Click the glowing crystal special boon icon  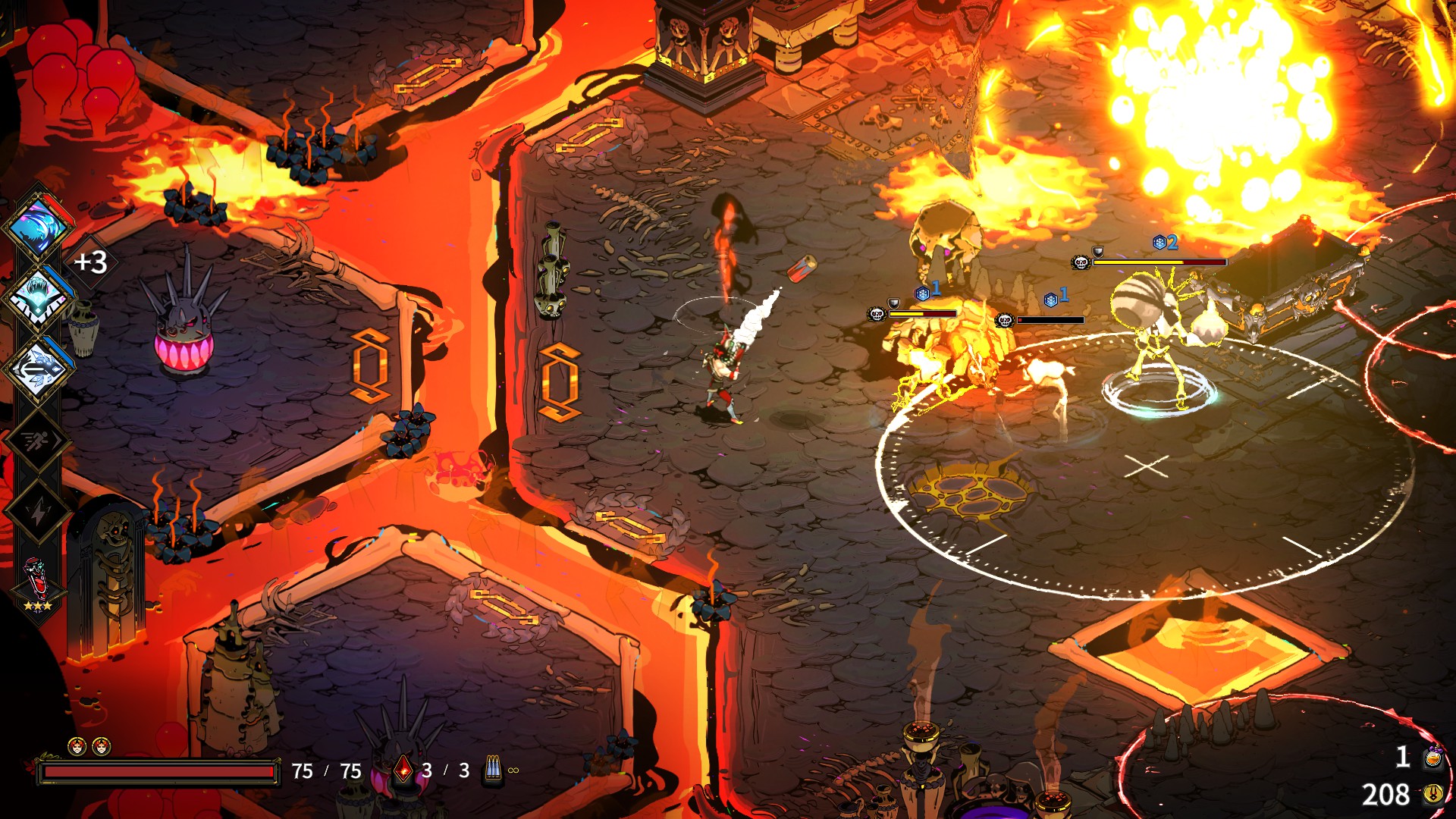pos(38,297)
